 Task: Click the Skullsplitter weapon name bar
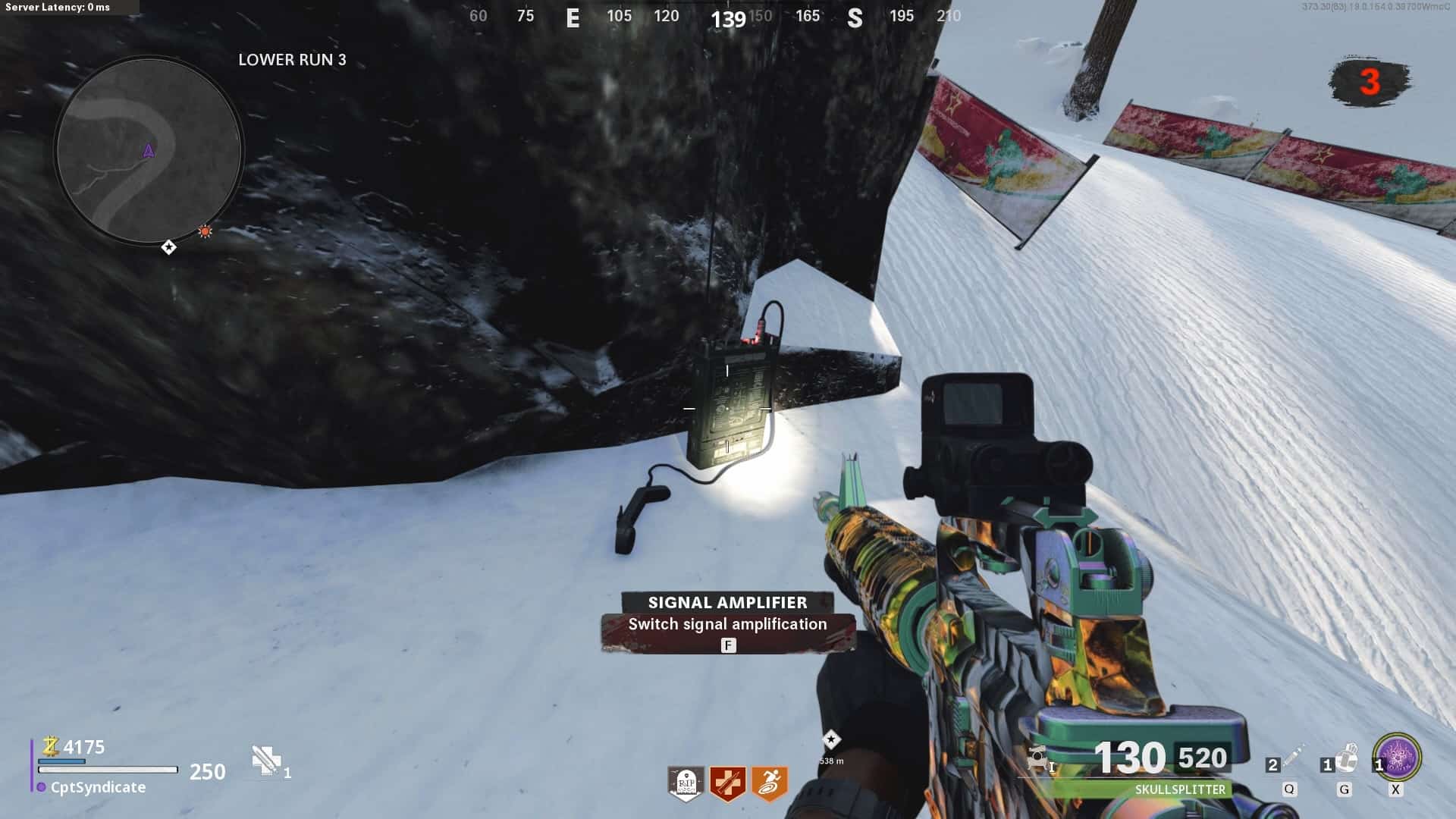click(x=1179, y=789)
